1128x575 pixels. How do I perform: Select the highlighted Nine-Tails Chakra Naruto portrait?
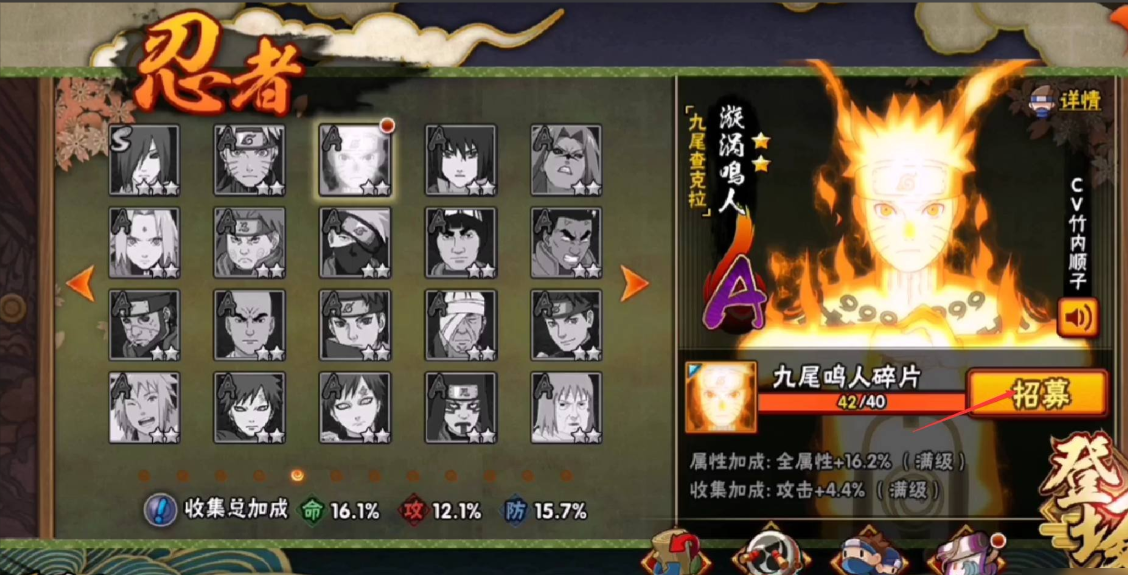coord(355,159)
